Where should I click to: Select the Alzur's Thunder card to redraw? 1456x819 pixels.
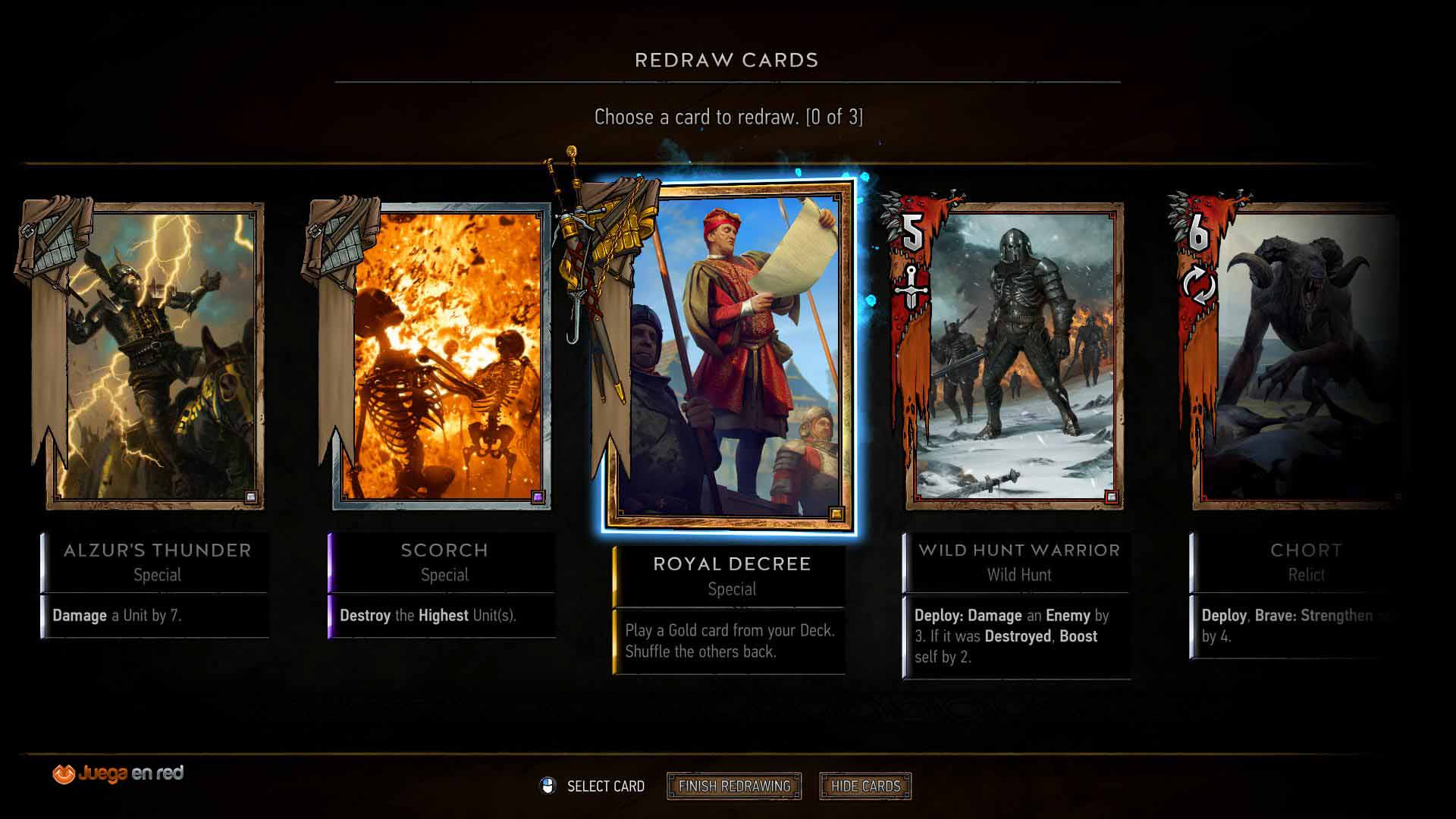[x=155, y=355]
